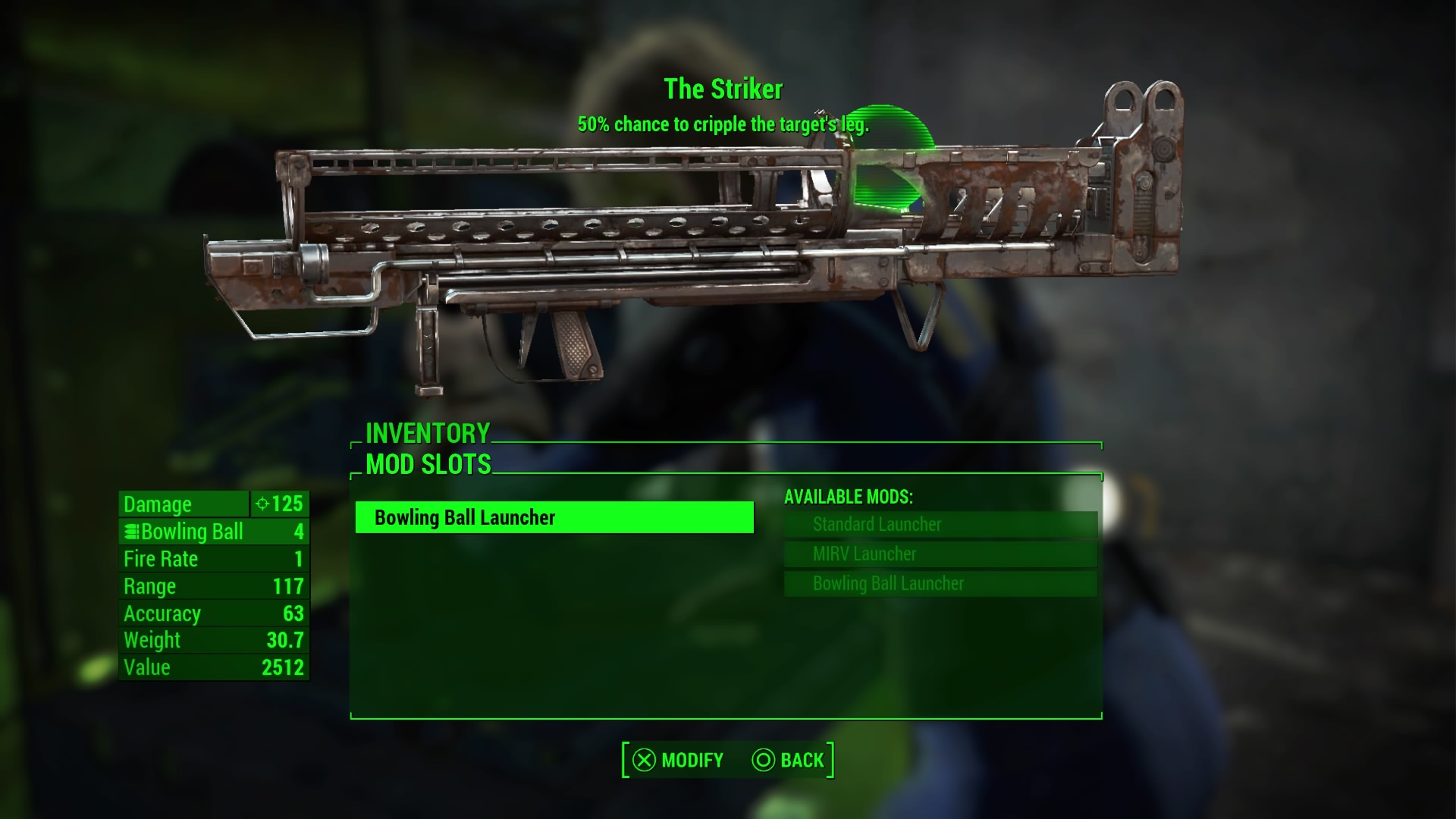Viewport: 1456px width, 819px height.
Task: Choose Standard Launcher from available mods
Action: pyautogui.click(x=940, y=525)
